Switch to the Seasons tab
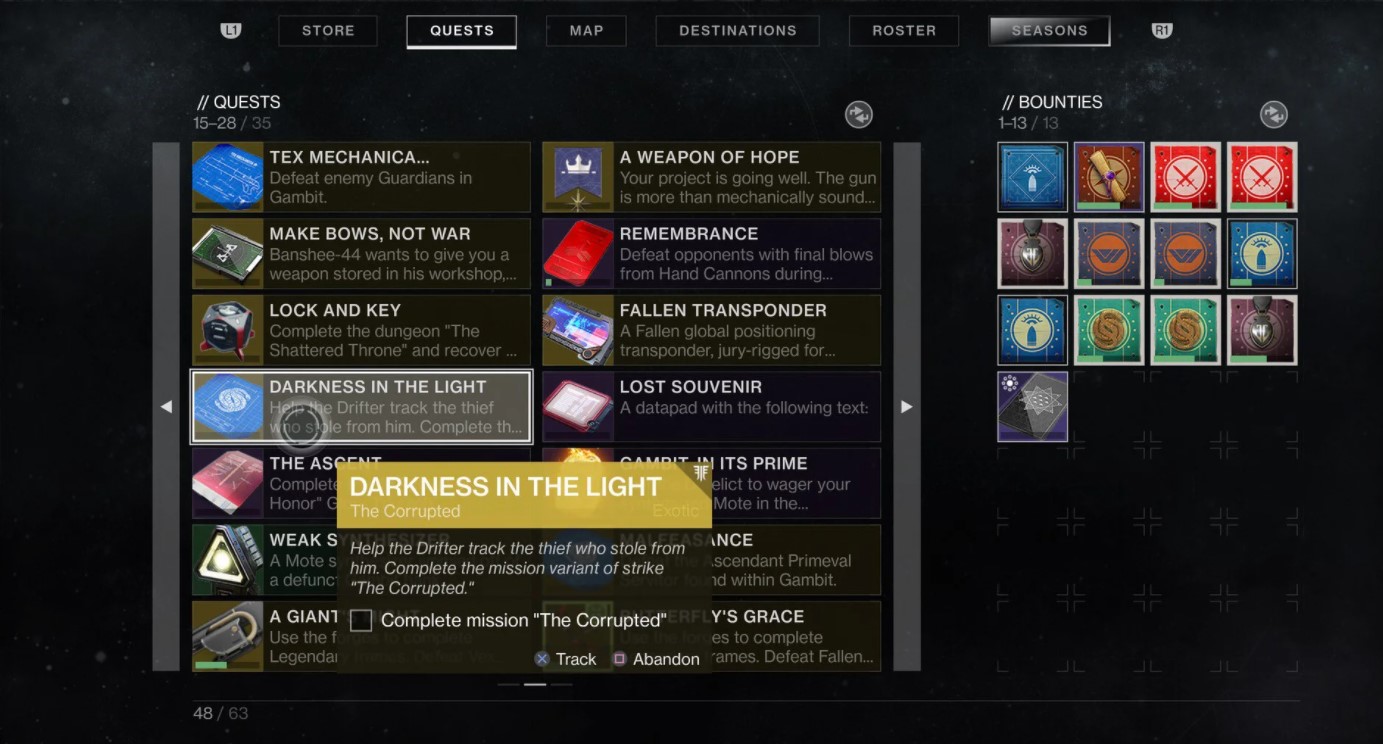Viewport: 1383px width, 744px height. (1049, 31)
